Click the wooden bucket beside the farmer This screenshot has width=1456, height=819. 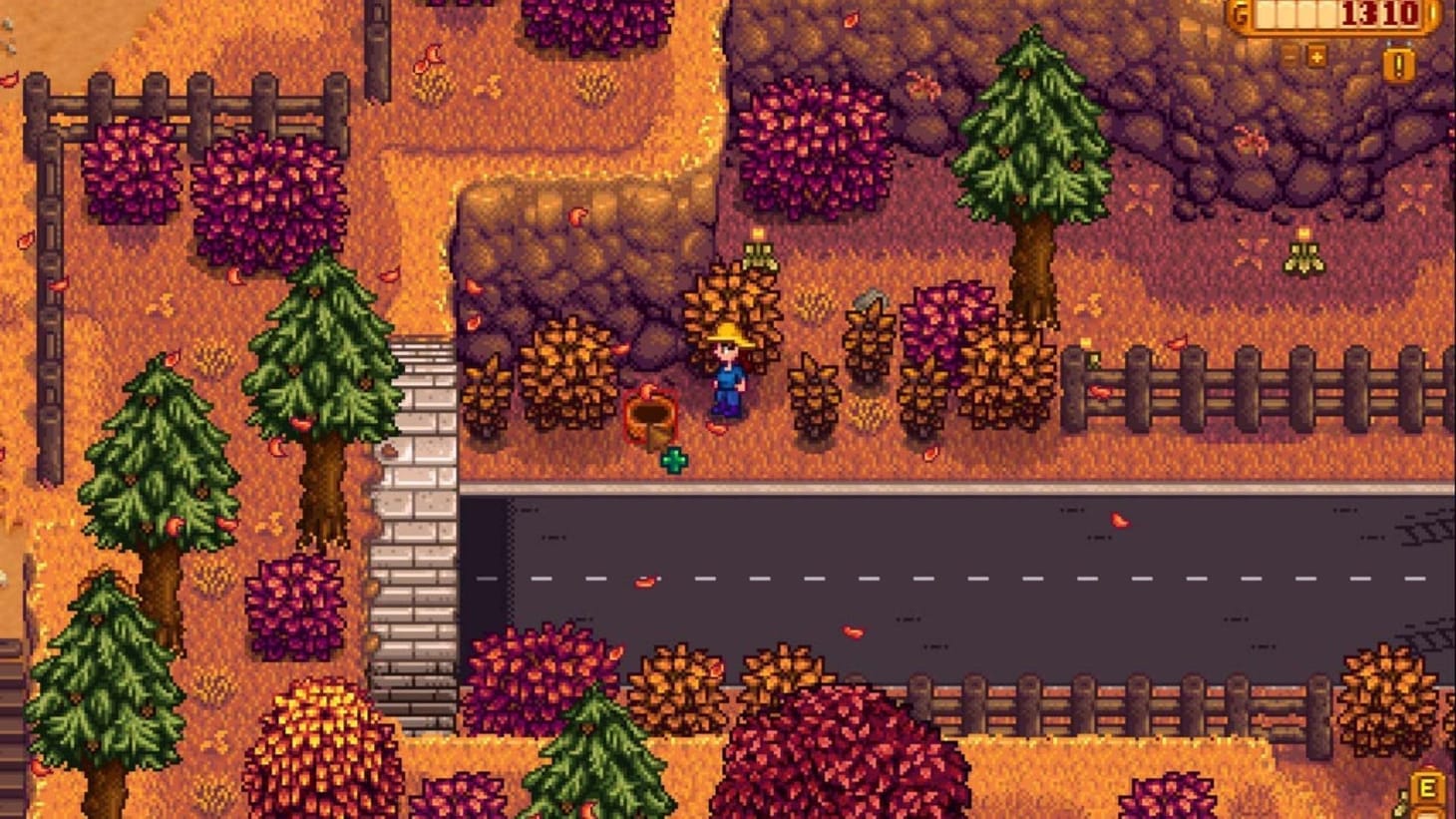tap(651, 419)
